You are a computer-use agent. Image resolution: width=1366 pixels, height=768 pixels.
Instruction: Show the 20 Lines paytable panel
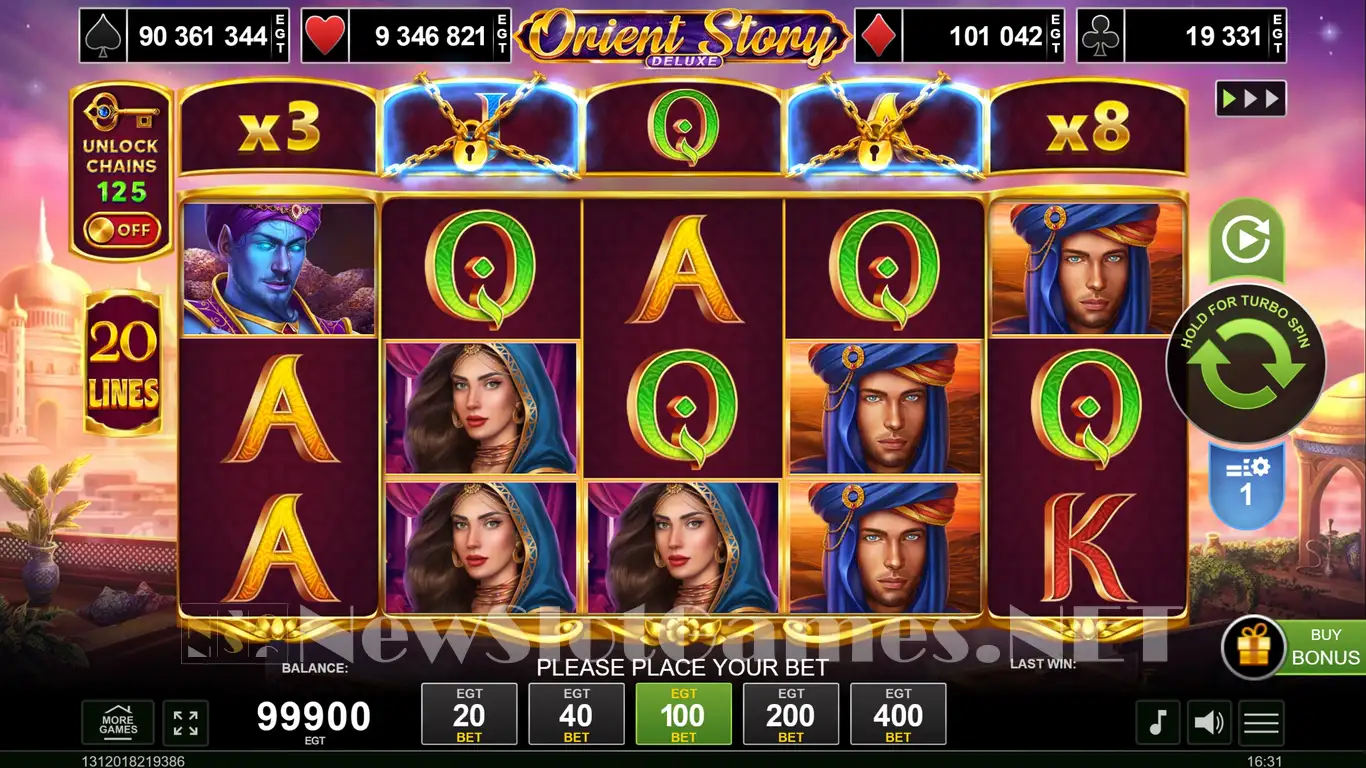123,364
